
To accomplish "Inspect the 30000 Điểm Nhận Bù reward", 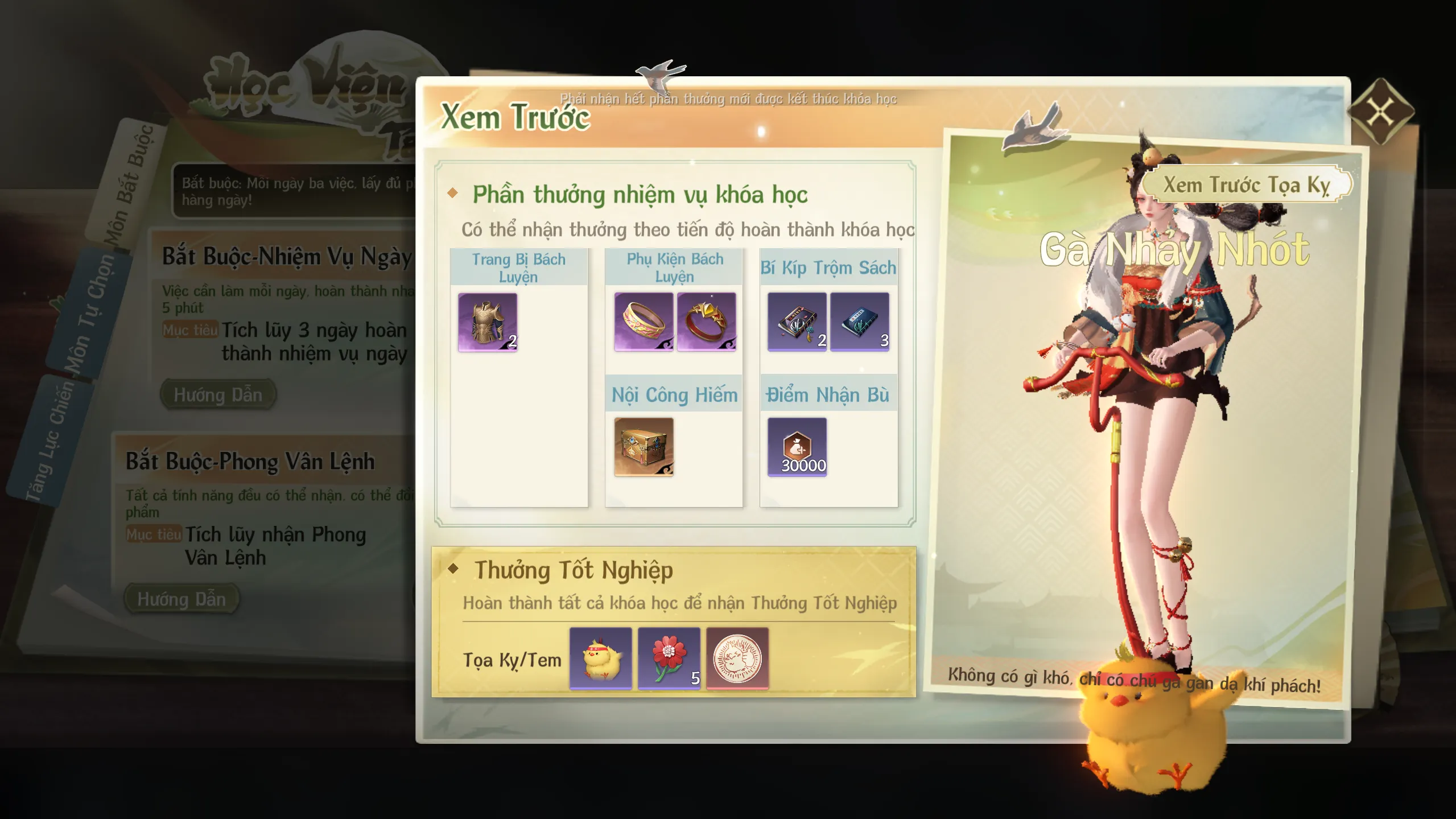I will [x=797, y=447].
